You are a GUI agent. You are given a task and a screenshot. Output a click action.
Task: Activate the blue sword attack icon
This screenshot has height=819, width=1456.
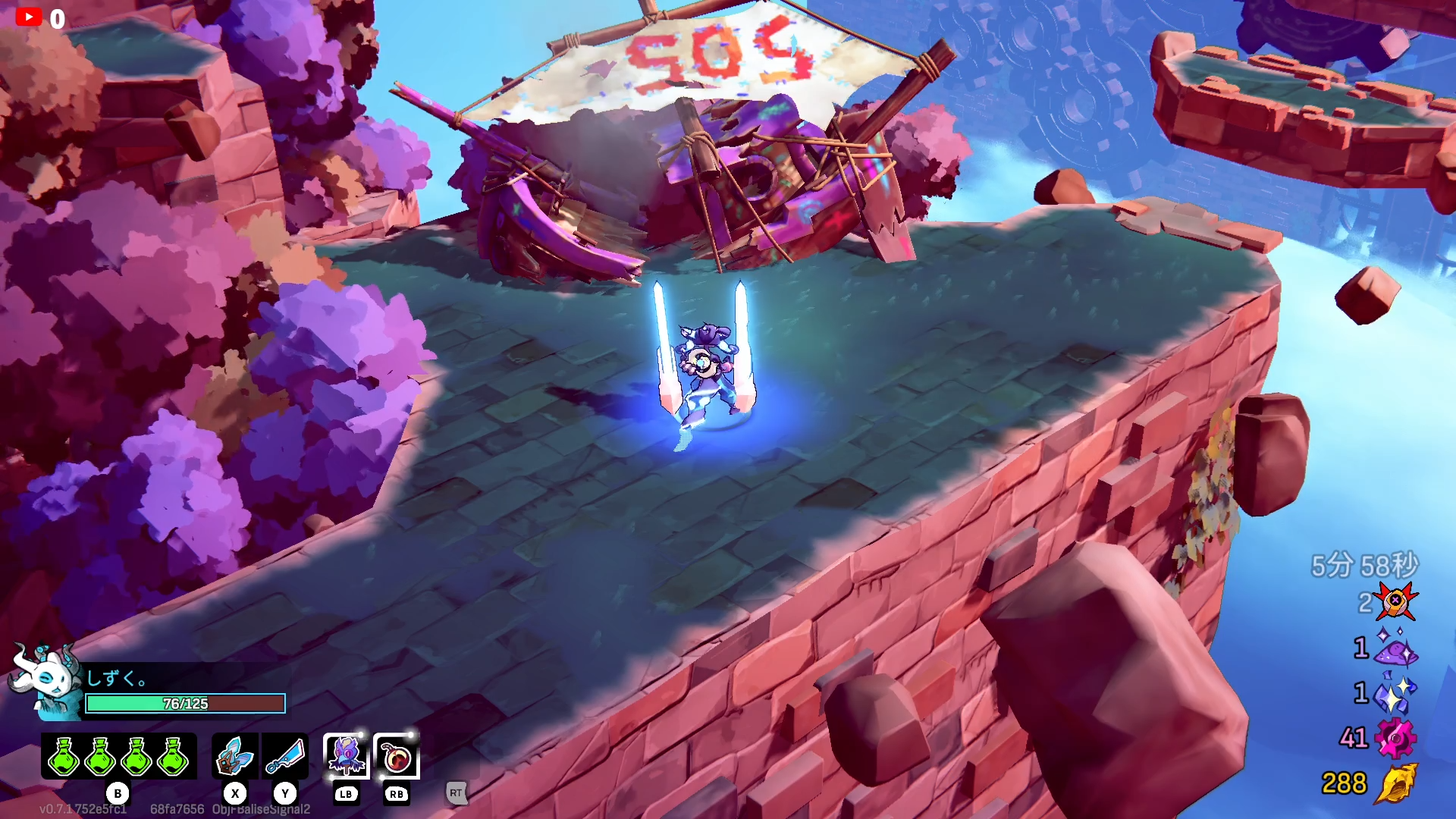285,757
